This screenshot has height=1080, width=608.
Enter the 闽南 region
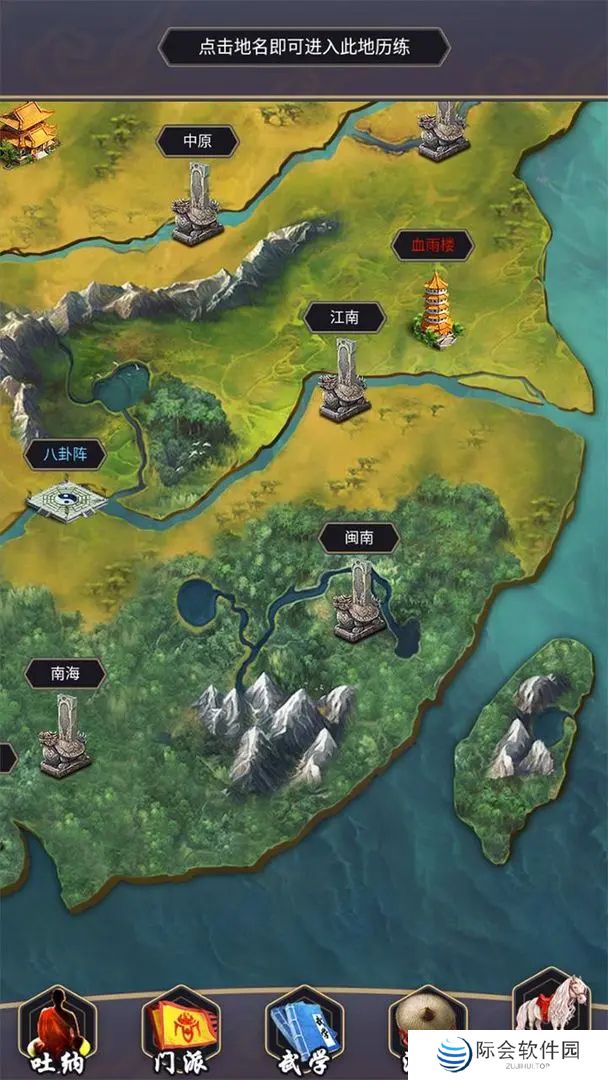[358, 538]
